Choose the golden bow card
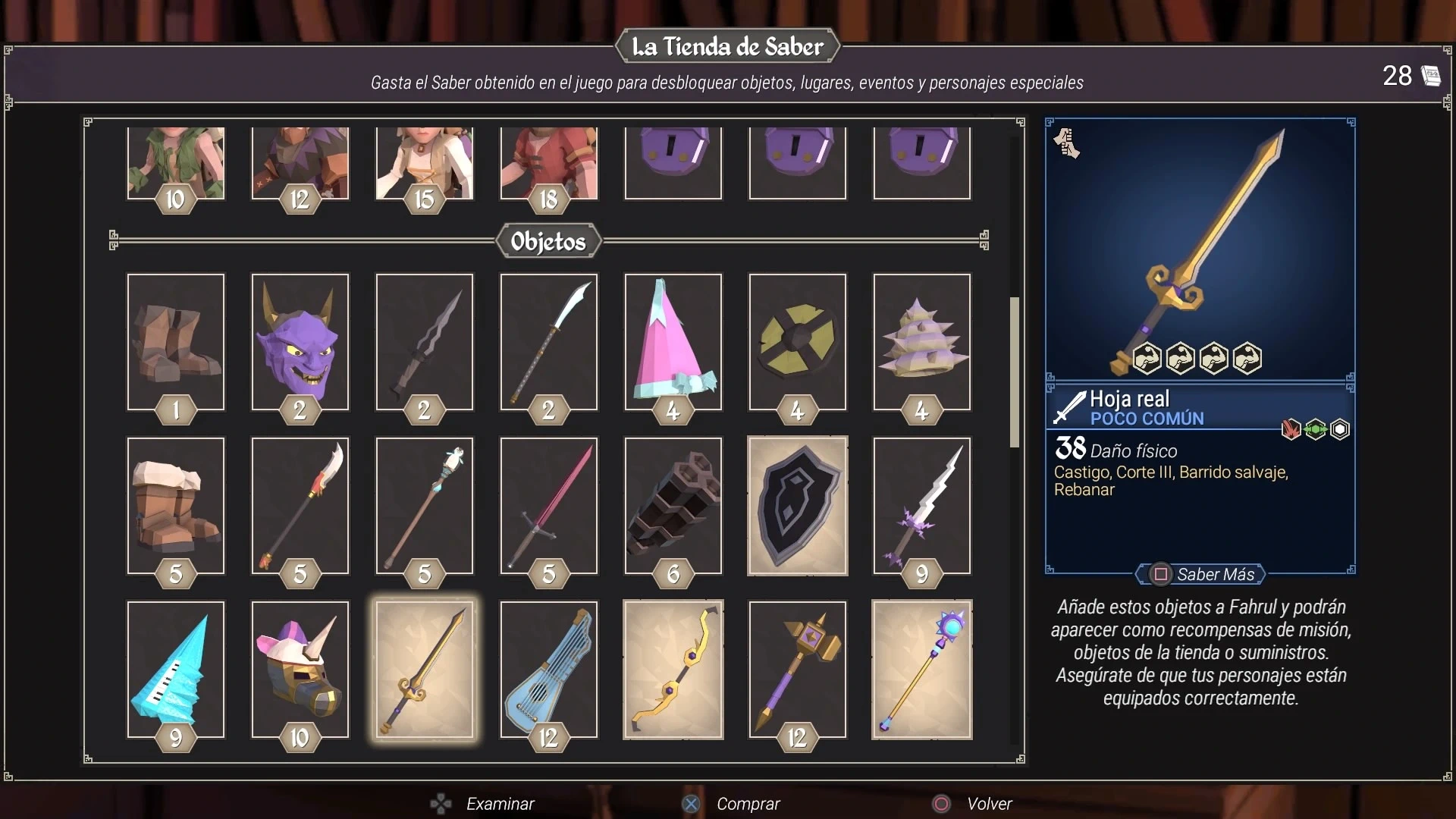The width and height of the screenshot is (1456, 819). click(x=673, y=669)
